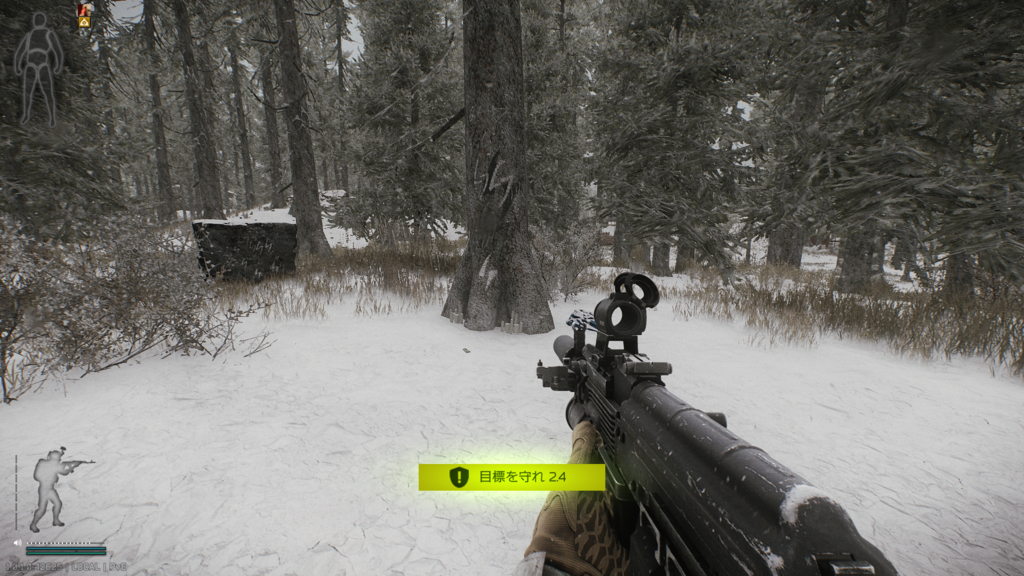Click the green objective banner
Viewport: 1024px width, 576px height.
tap(511, 477)
